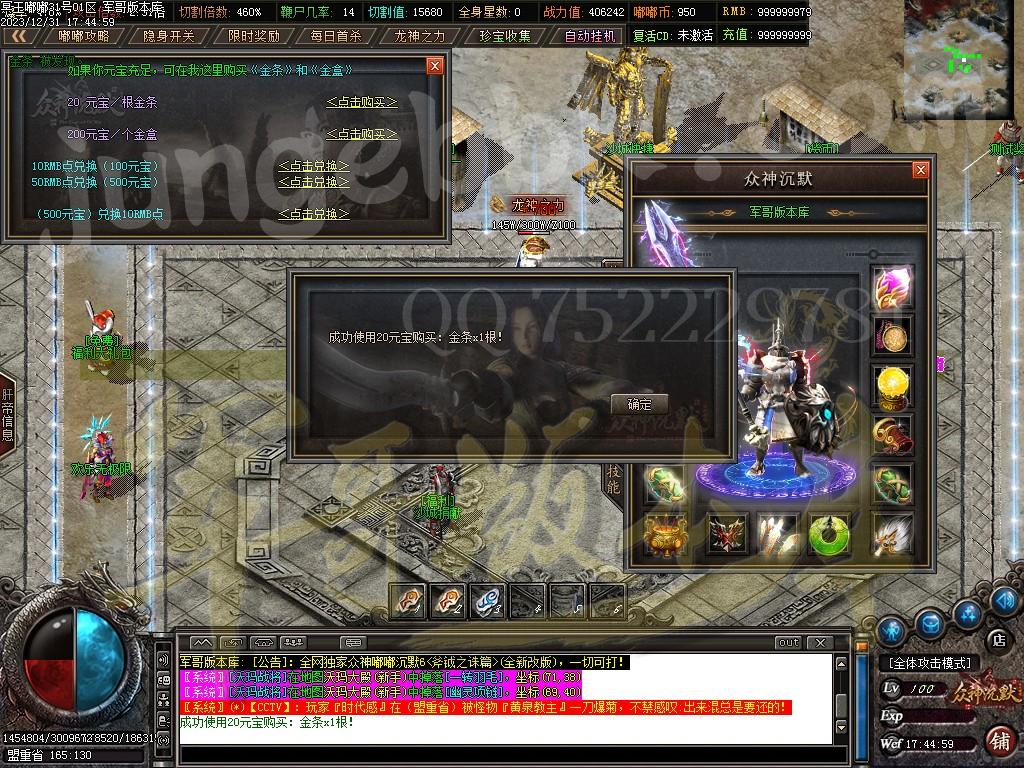Open the 嘟嘟攻略 guide menu
The image size is (1024, 768).
(x=83, y=36)
